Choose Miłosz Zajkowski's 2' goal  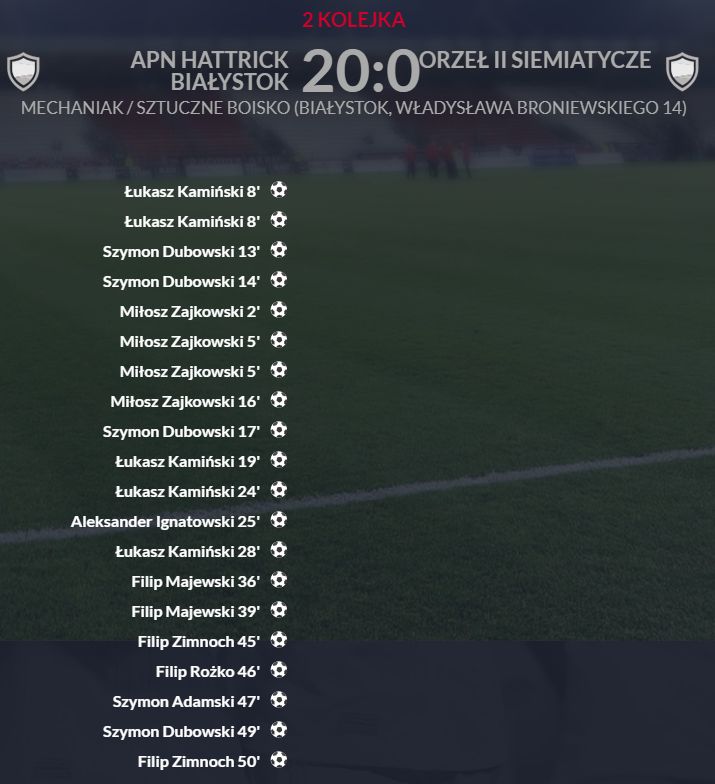pos(189,311)
